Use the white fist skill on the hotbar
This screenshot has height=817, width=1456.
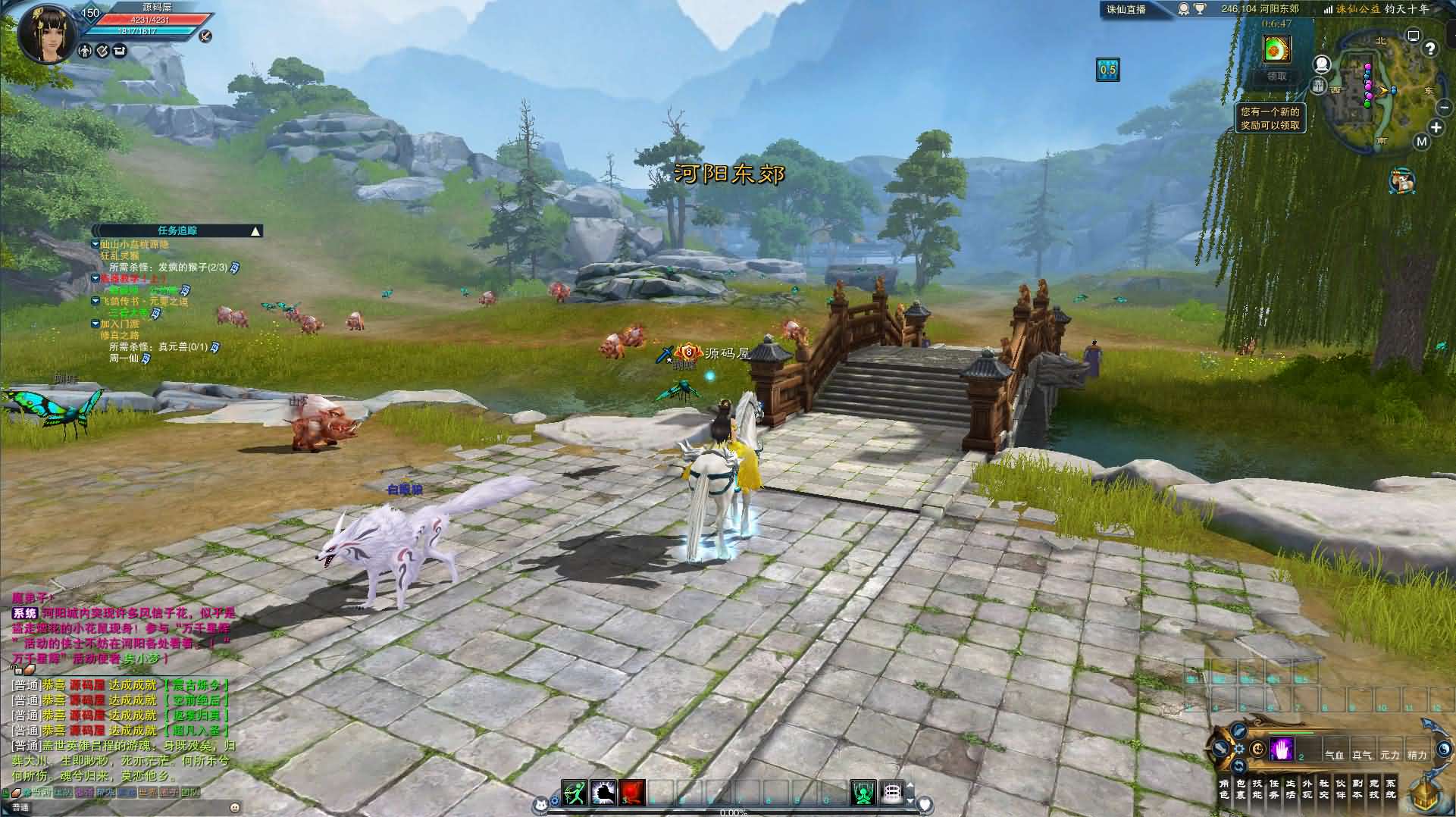[x=603, y=793]
